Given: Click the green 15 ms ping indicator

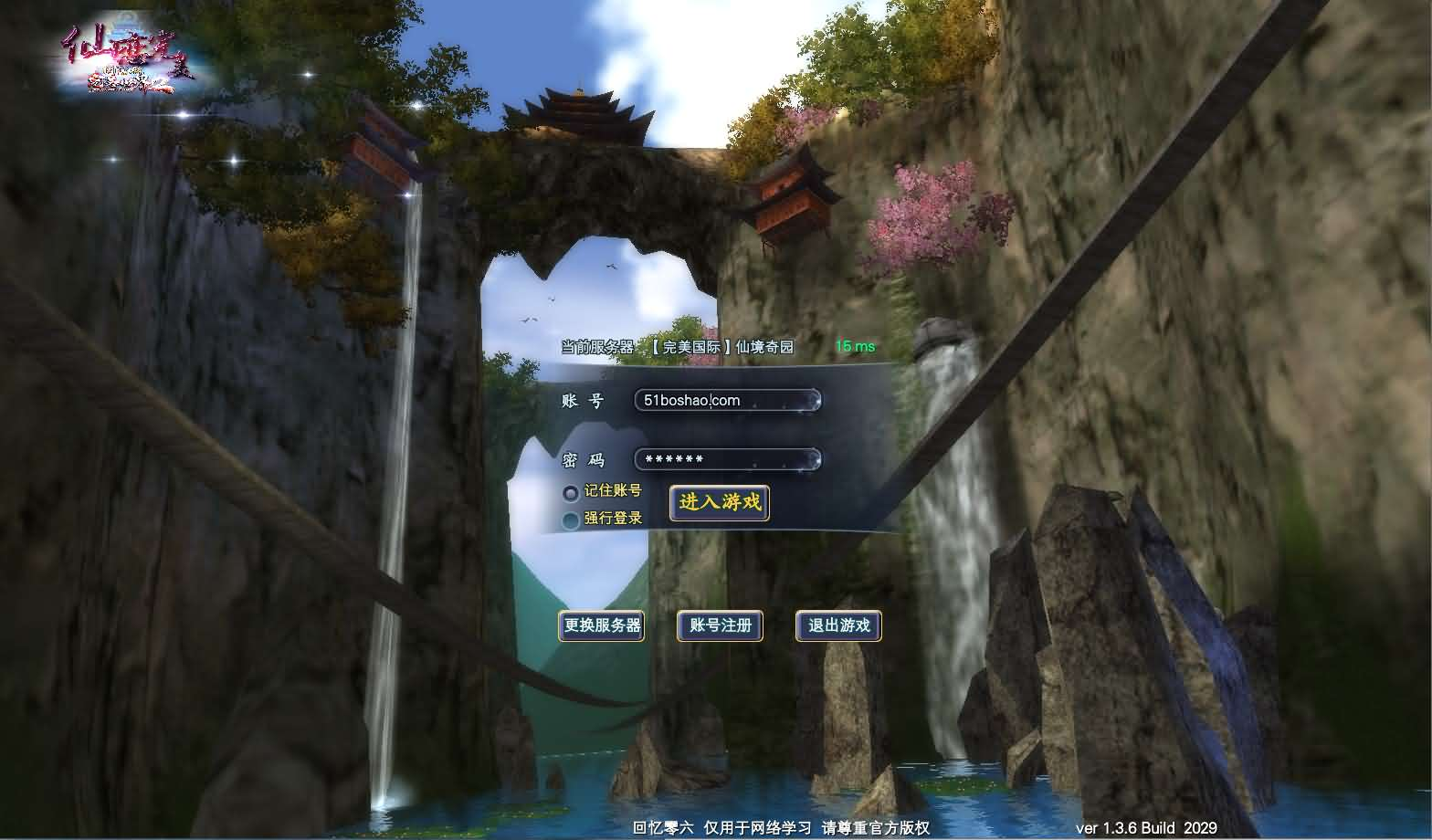Looking at the screenshot, I should click(855, 347).
